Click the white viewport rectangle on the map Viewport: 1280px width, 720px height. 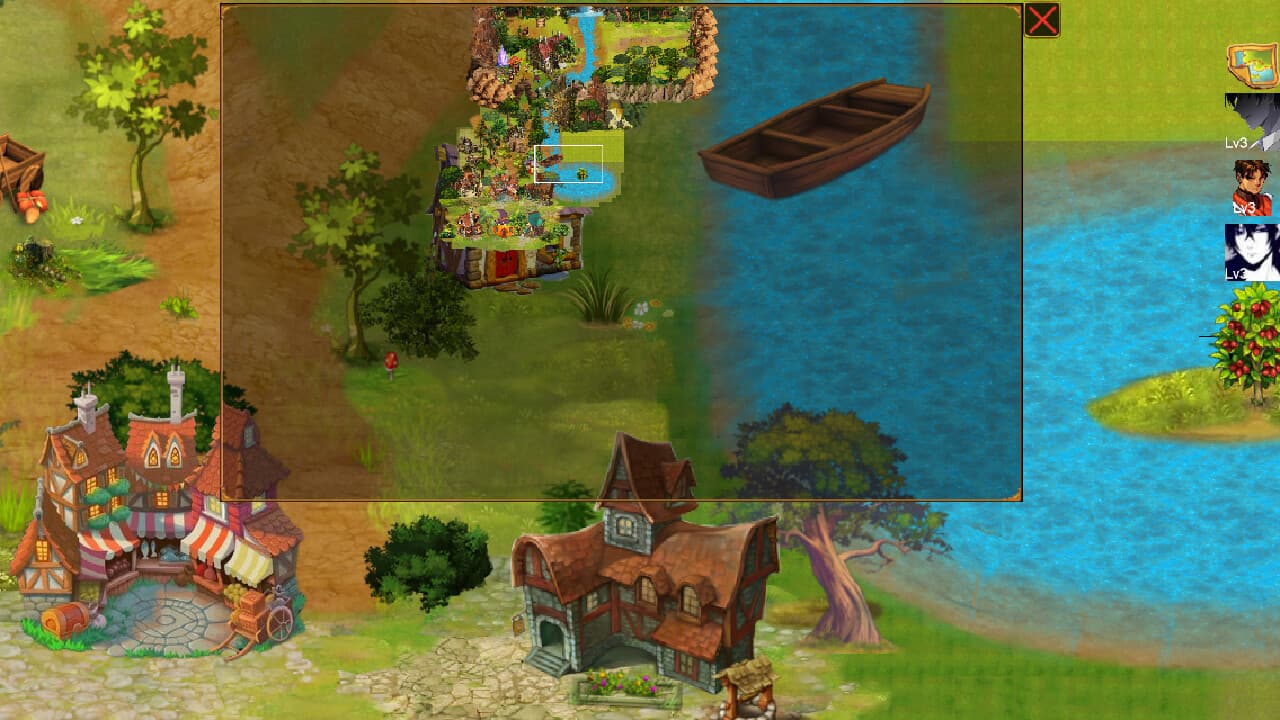pos(568,163)
